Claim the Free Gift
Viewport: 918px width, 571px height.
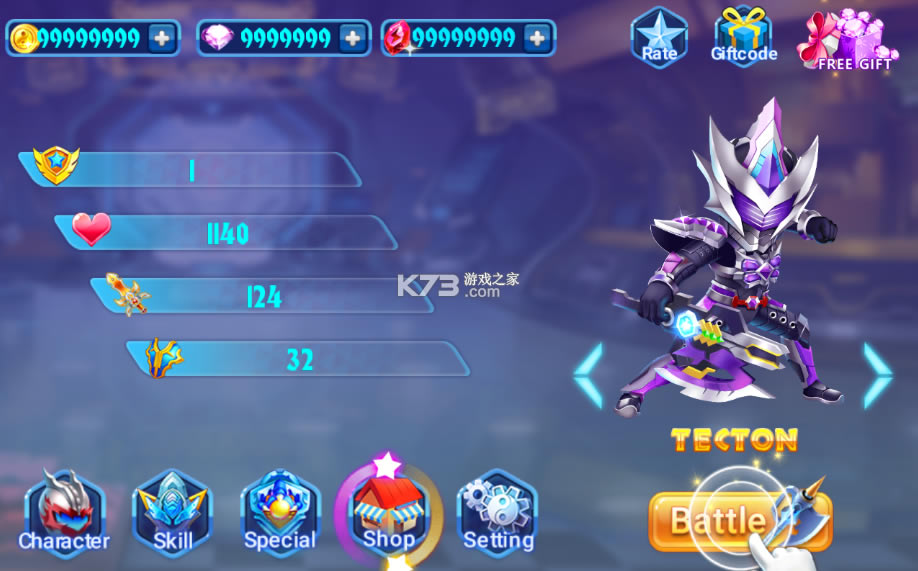849,41
